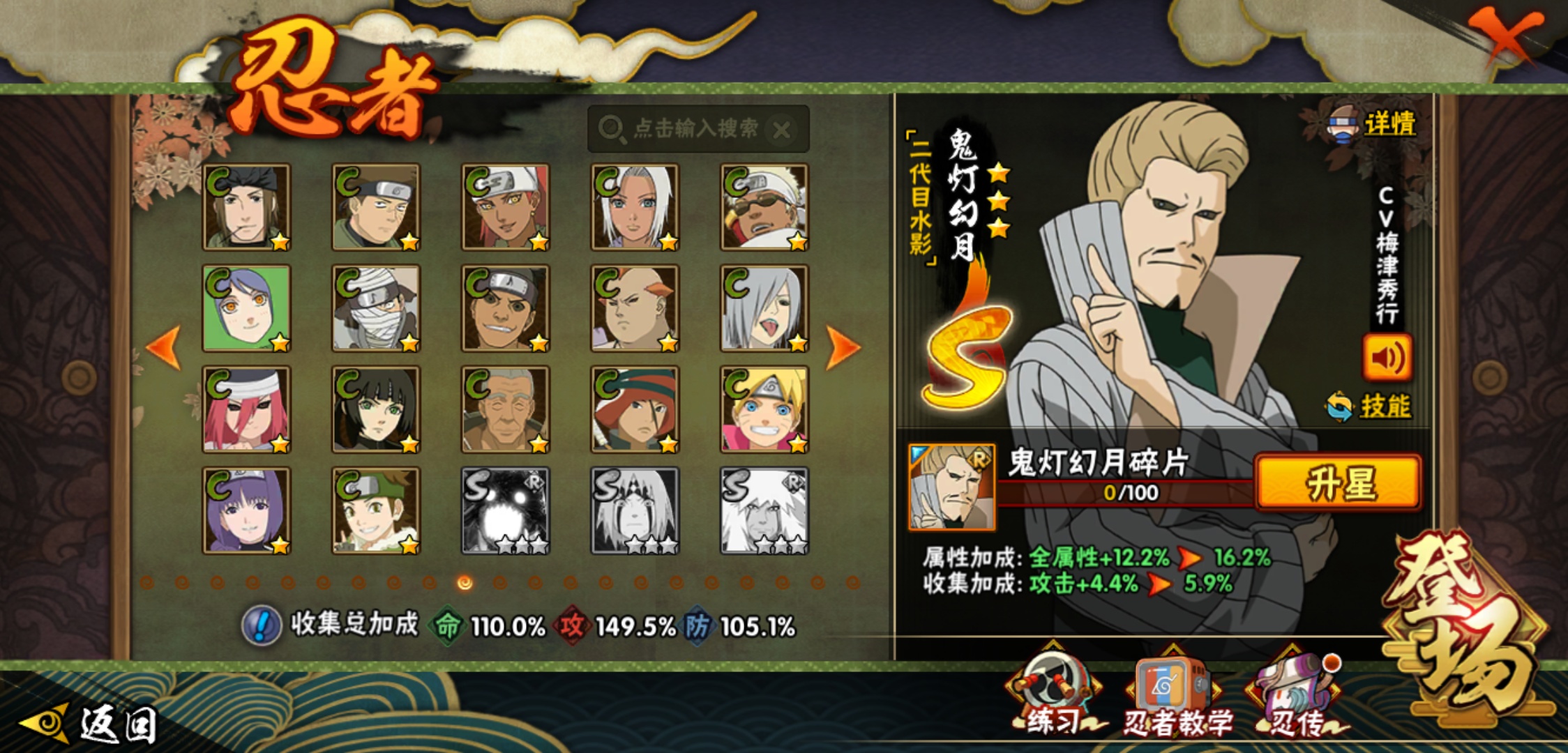Click the ninja search input field
This screenshot has height=753, width=1568.
click(x=687, y=128)
